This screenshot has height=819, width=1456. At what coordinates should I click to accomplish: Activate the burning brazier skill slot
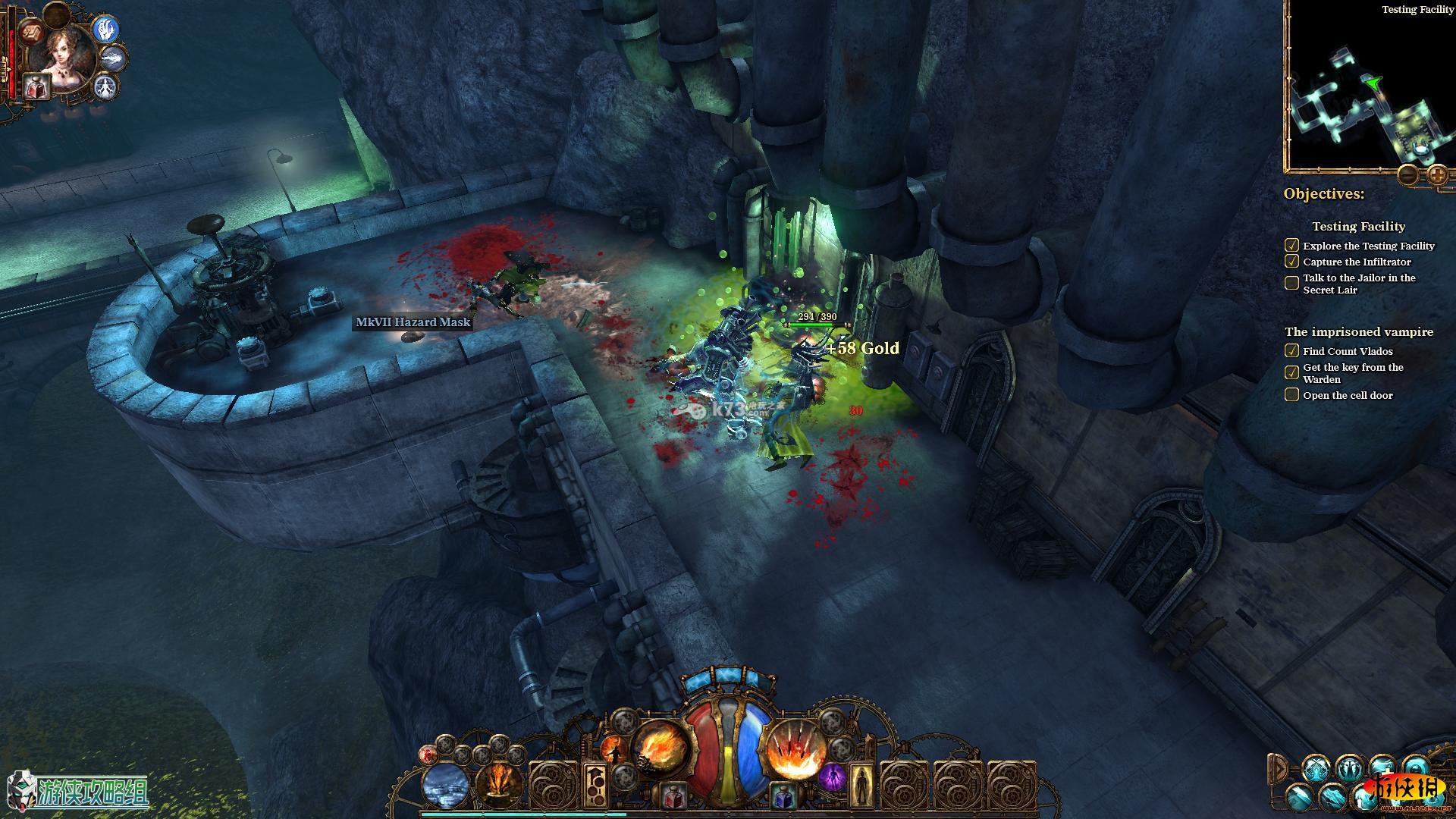(x=499, y=784)
